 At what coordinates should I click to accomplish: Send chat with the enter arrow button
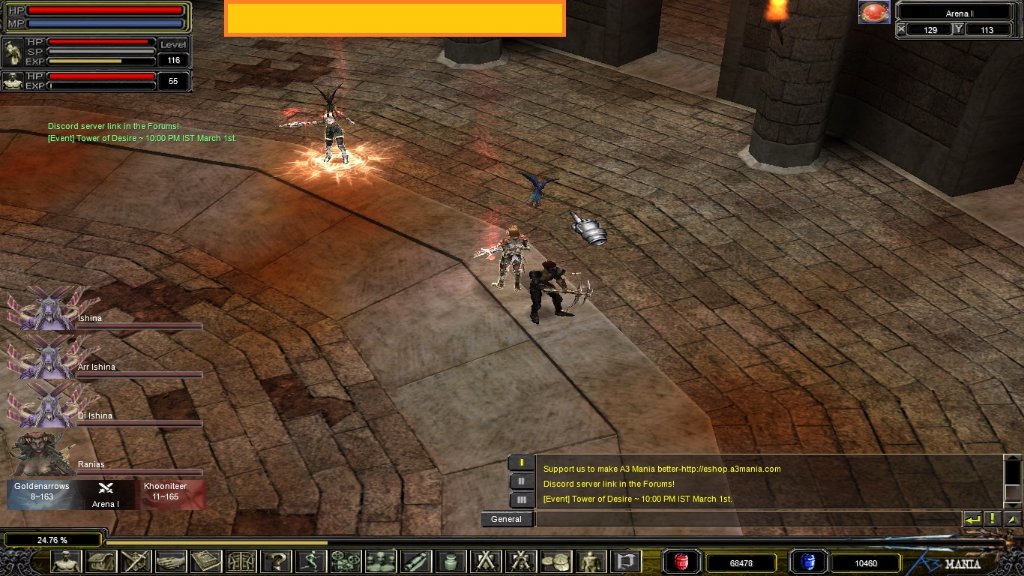click(x=972, y=519)
